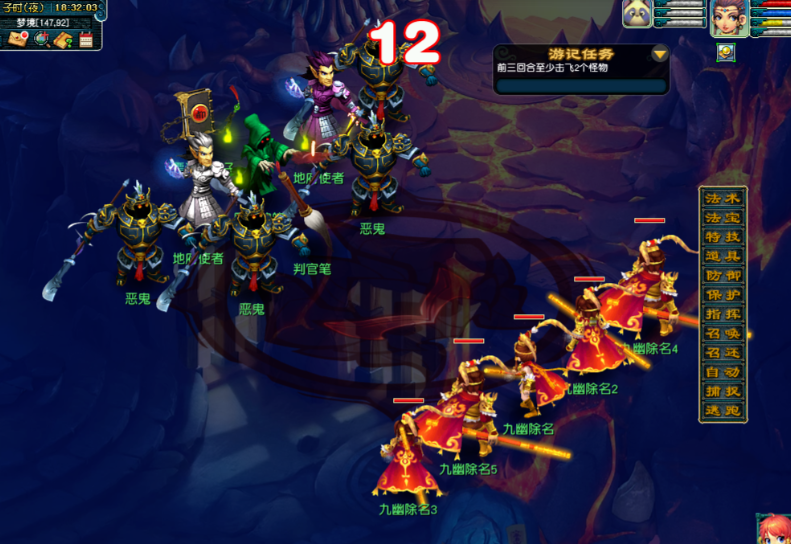Click the player character portrait
This screenshot has height=544, width=791.
pyautogui.click(x=729, y=17)
